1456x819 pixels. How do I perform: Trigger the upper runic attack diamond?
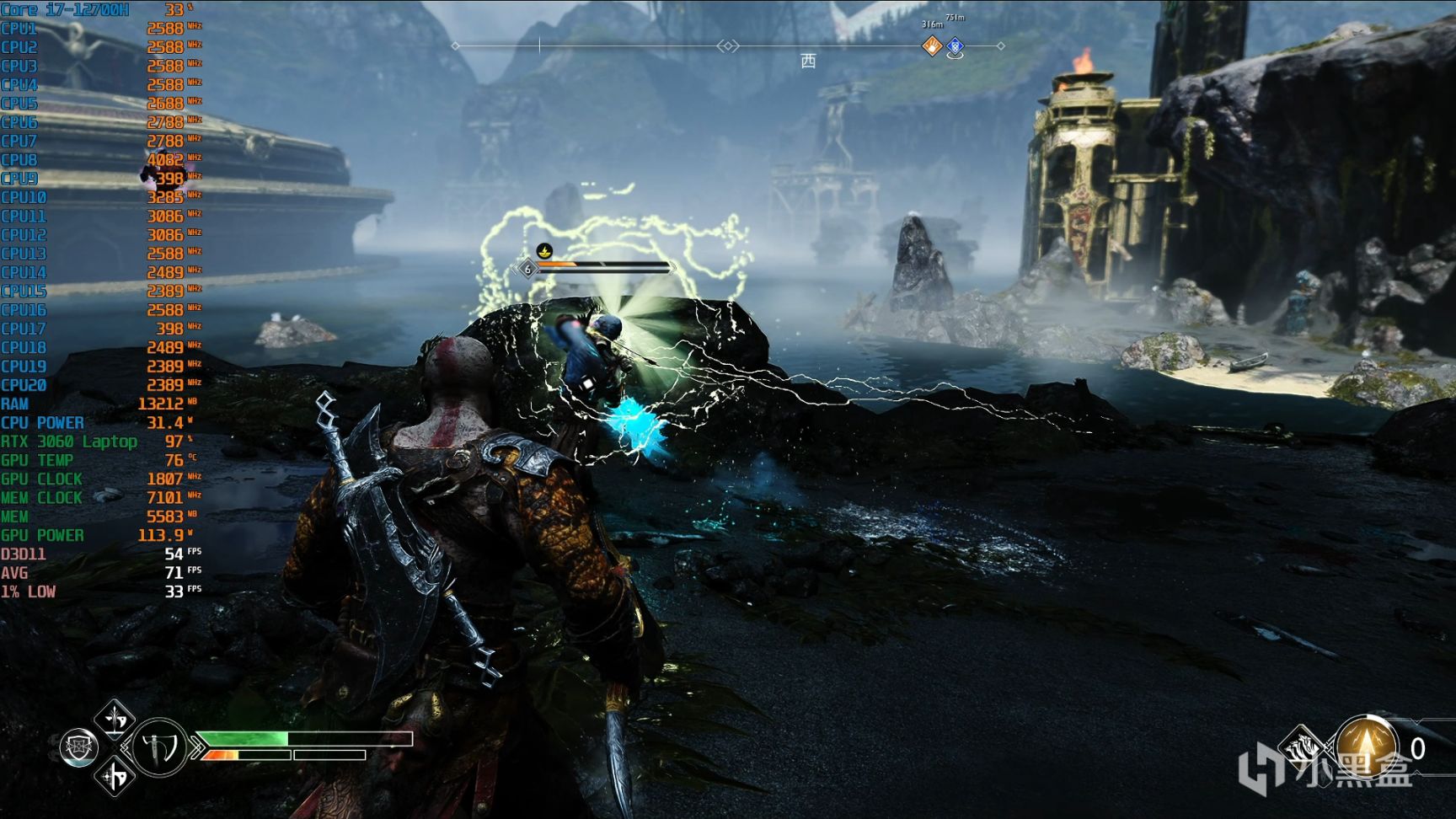coord(115,720)
